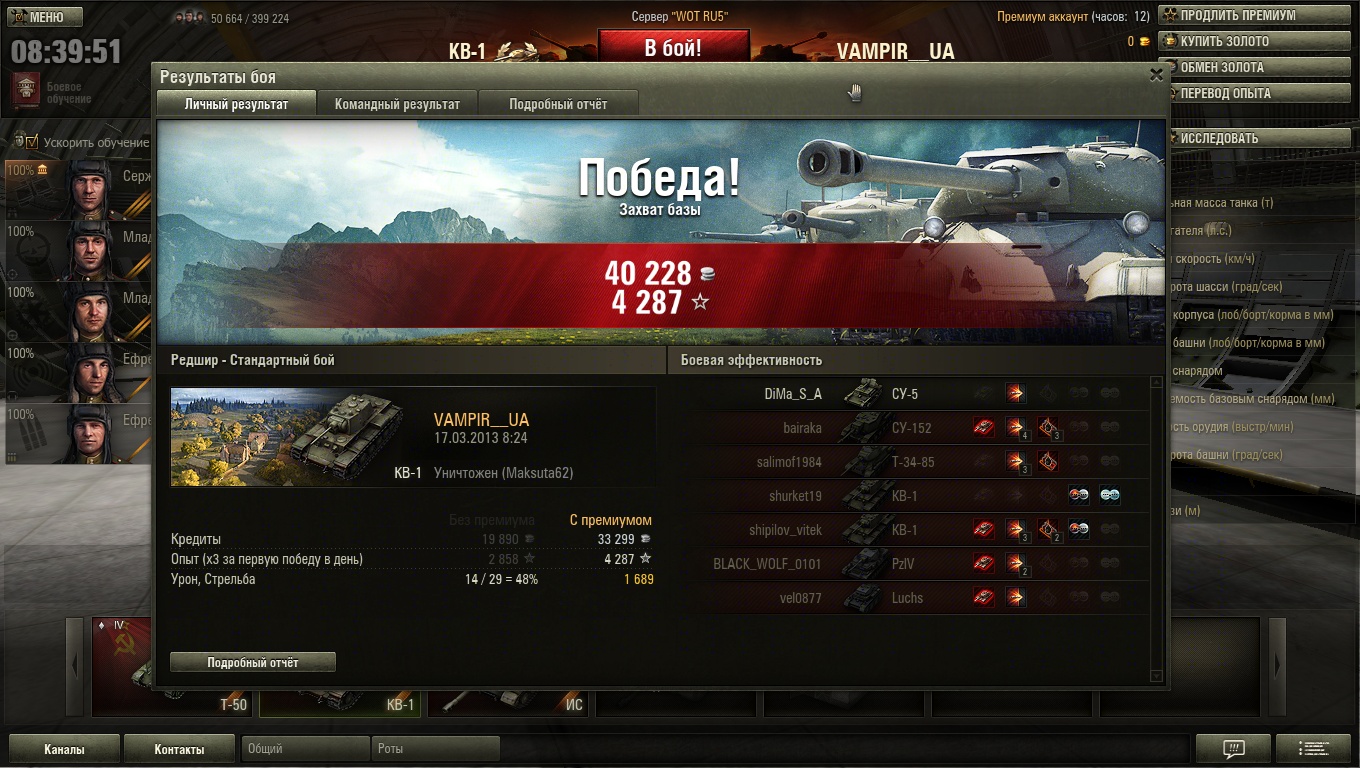Select the Личный результат tab
Viewport: 1360px width, 768px height.
(236, 104)
